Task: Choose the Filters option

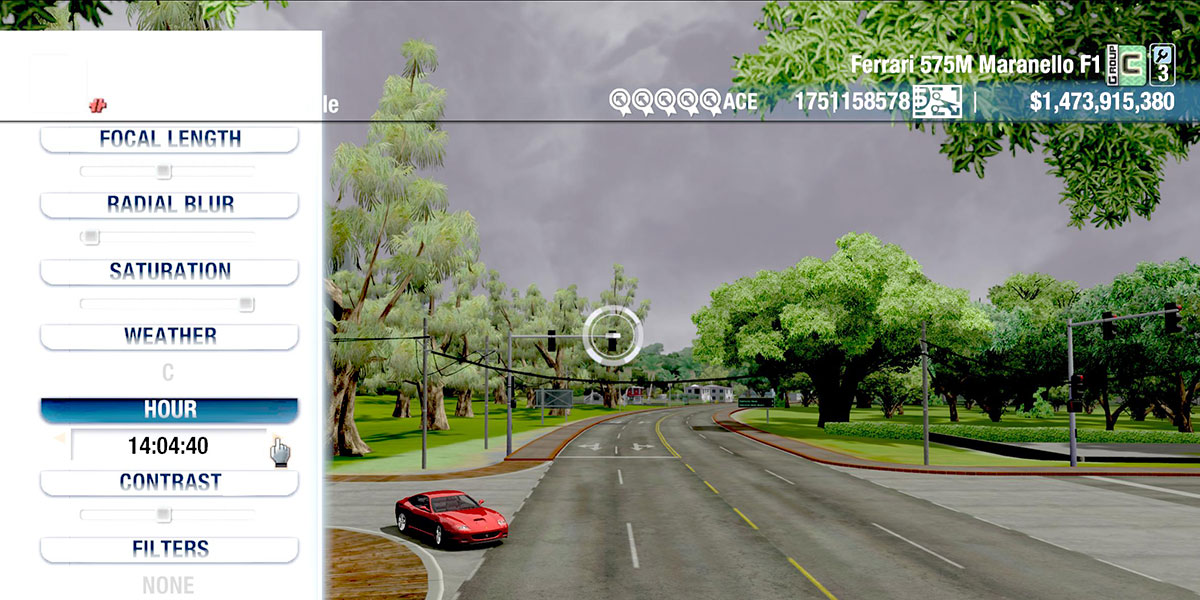Action: [169, 549]
